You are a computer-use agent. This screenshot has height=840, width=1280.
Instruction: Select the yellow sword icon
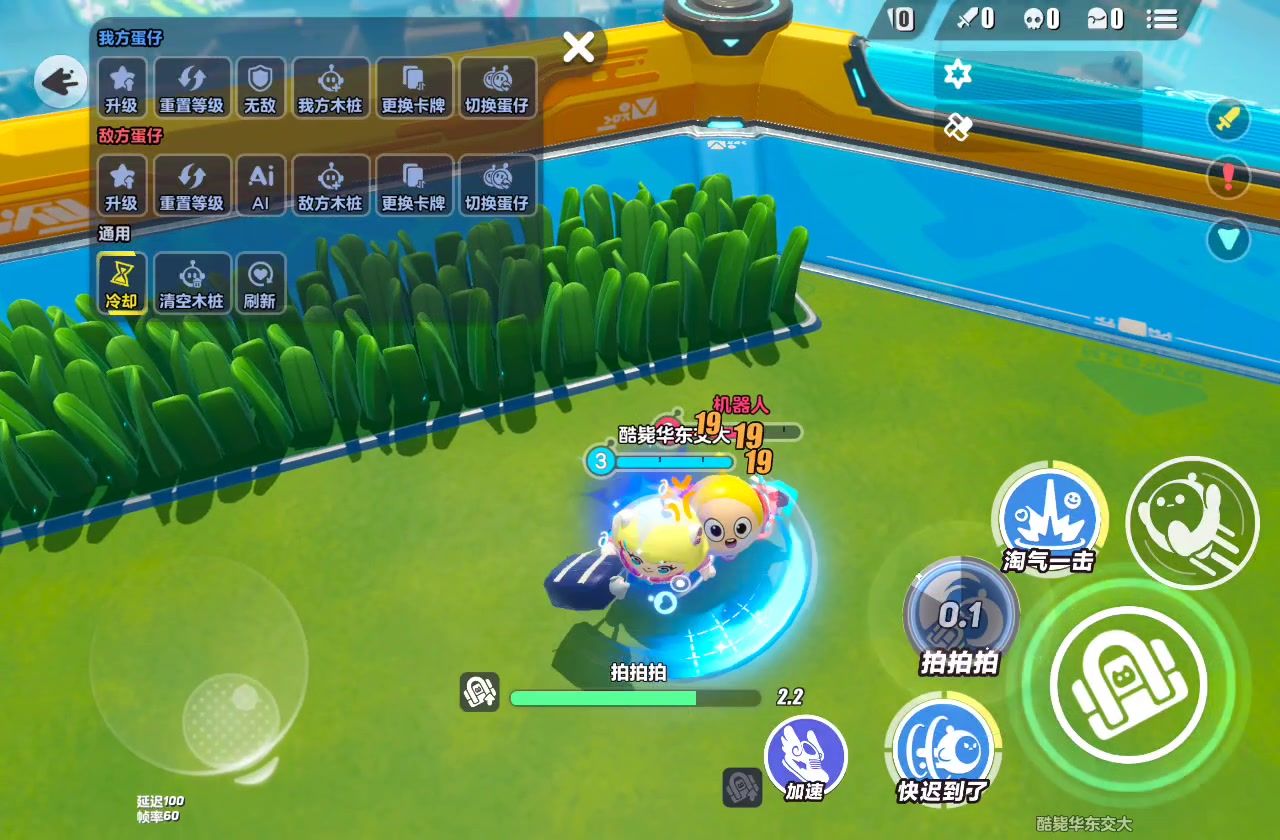pos(1228,120)
